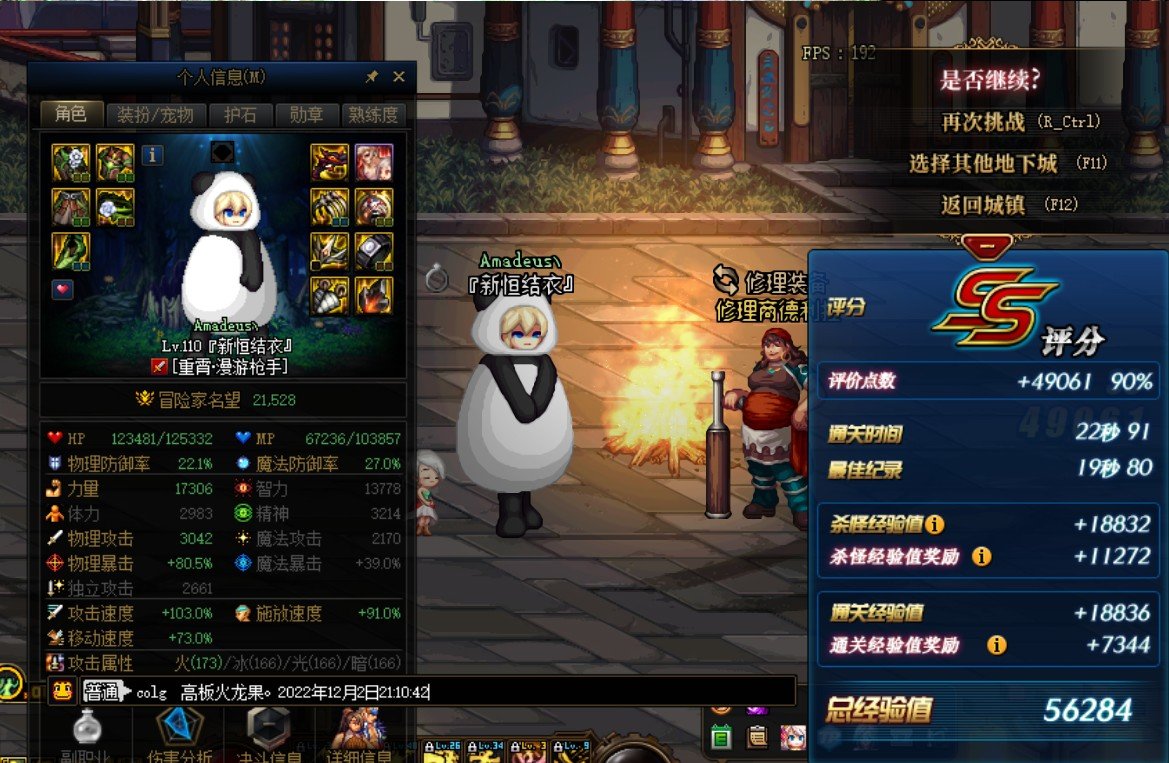
Task: Click the red heart icon under equipment
Action: 61,290
